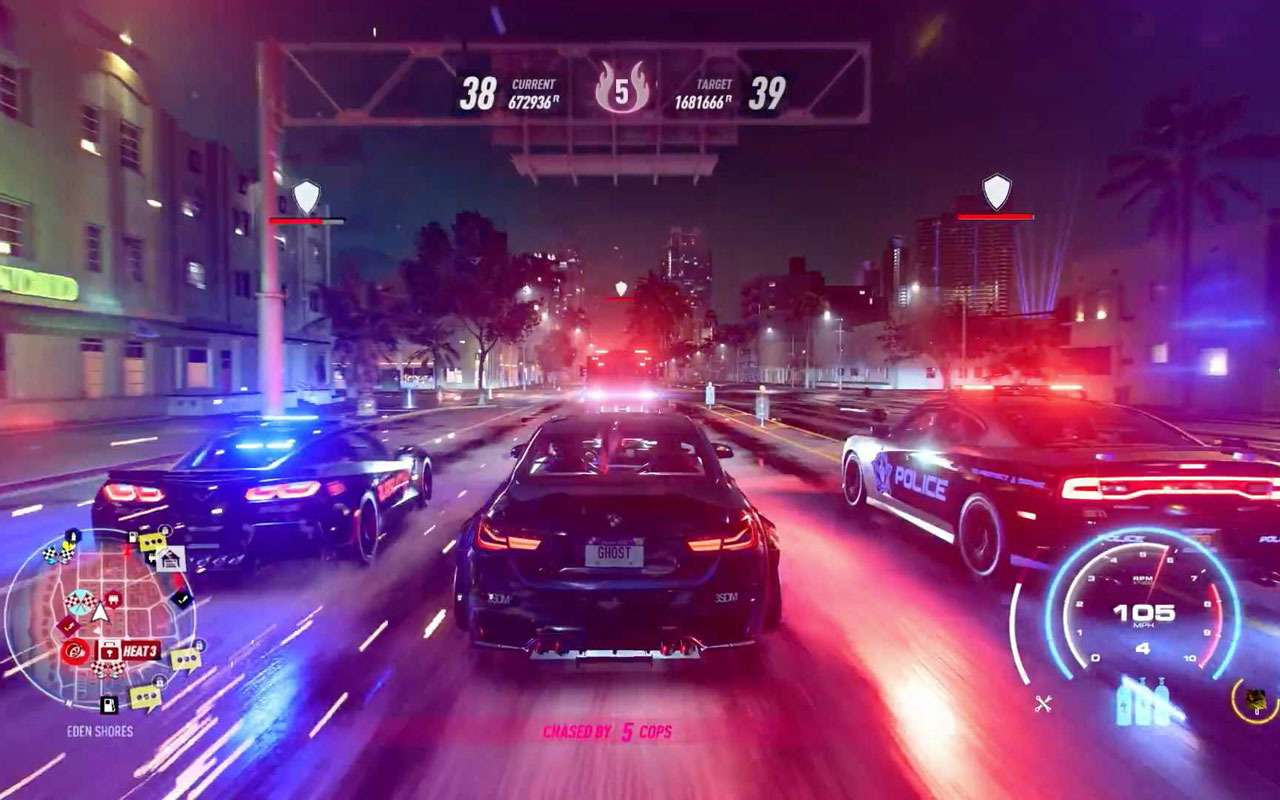The image size is (1280, 800).
Task: Click the CHASED BY 5 COPS text
Action: pos(610,731)
